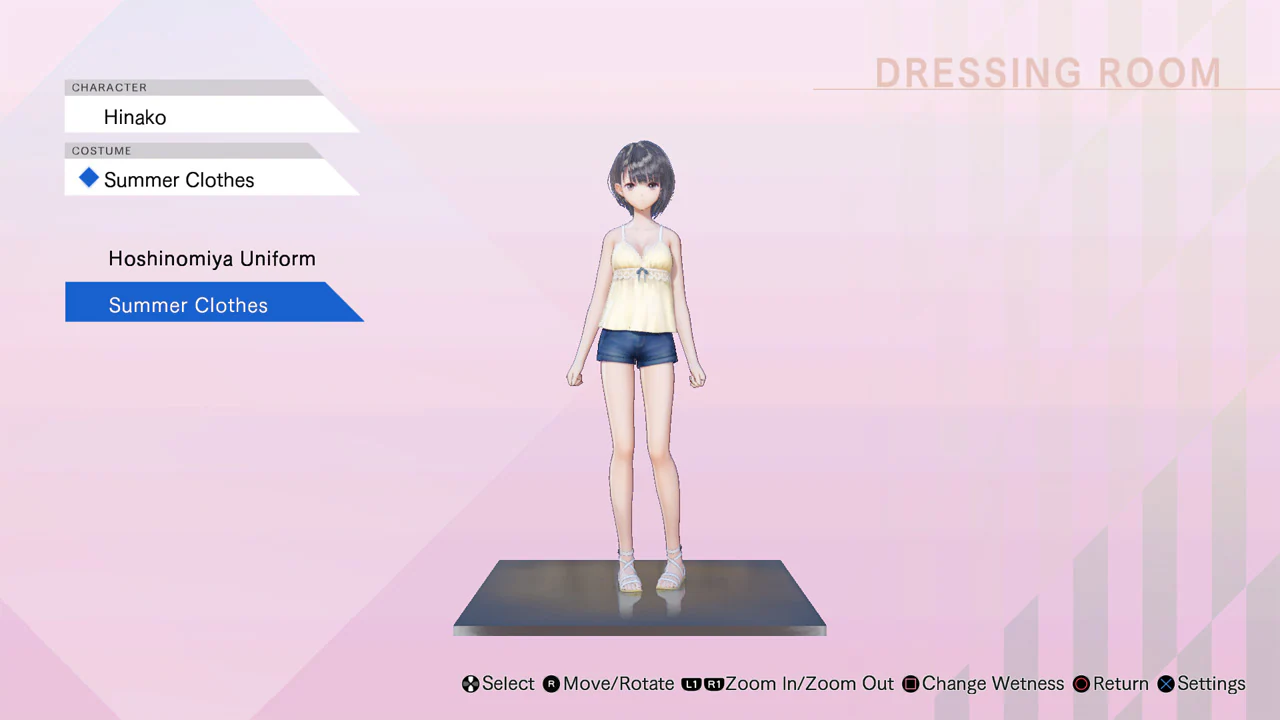Image resolution: width=1280 pixels, height=720 pixels.
Task: Select Summer Clothes from the costume list
Action: (188, 305)
